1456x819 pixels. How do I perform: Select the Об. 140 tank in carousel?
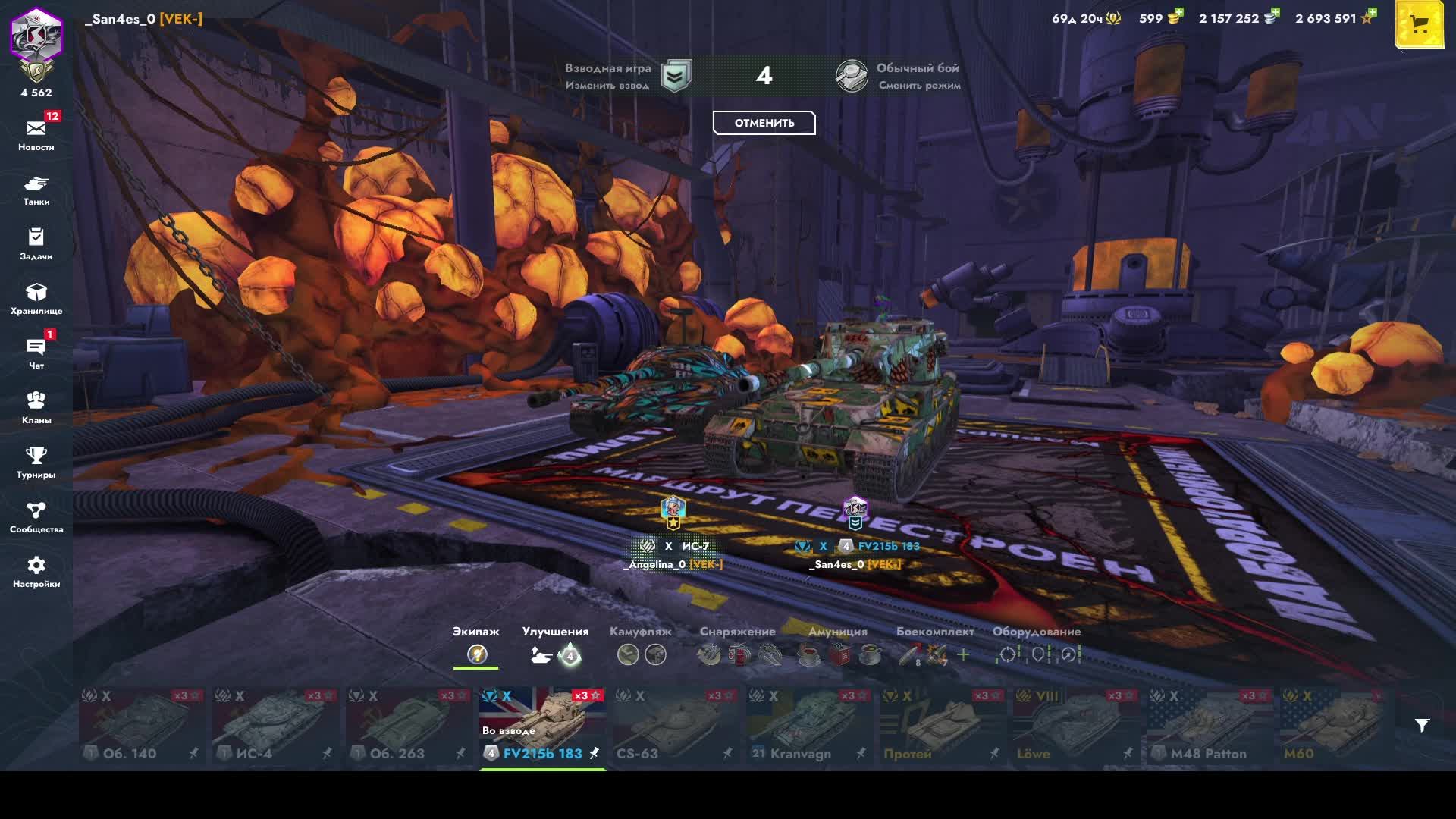(142, 727)
